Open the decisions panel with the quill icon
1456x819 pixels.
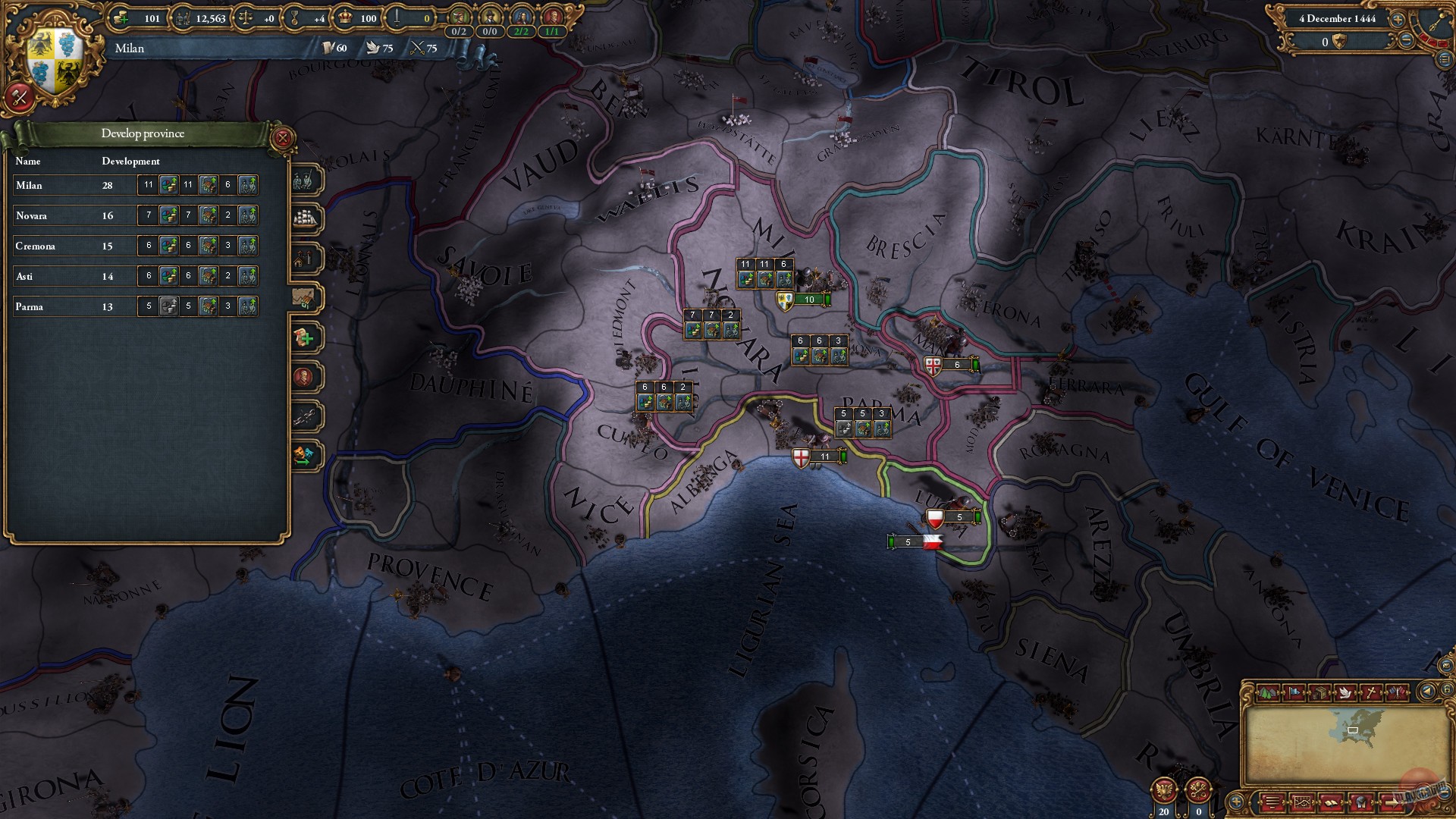click(306, 417)
